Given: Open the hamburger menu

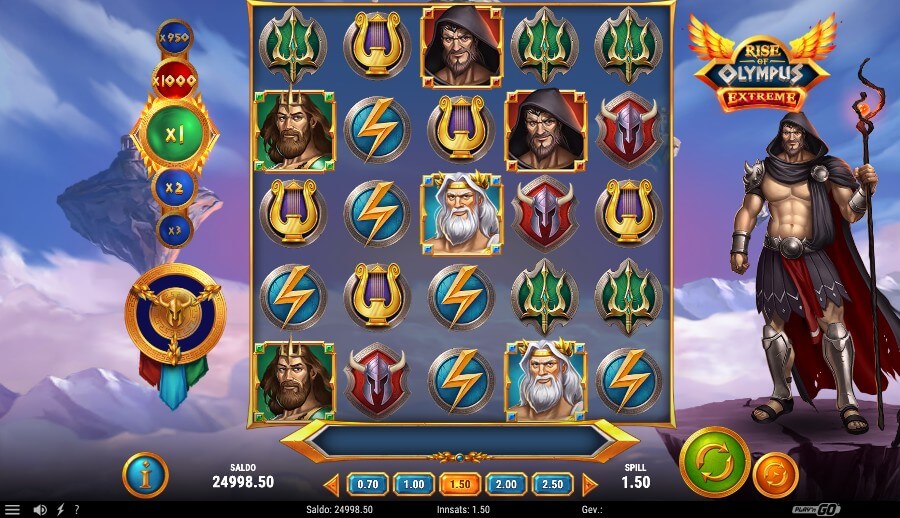Looking at the screenshot, I should coord(11,509).
